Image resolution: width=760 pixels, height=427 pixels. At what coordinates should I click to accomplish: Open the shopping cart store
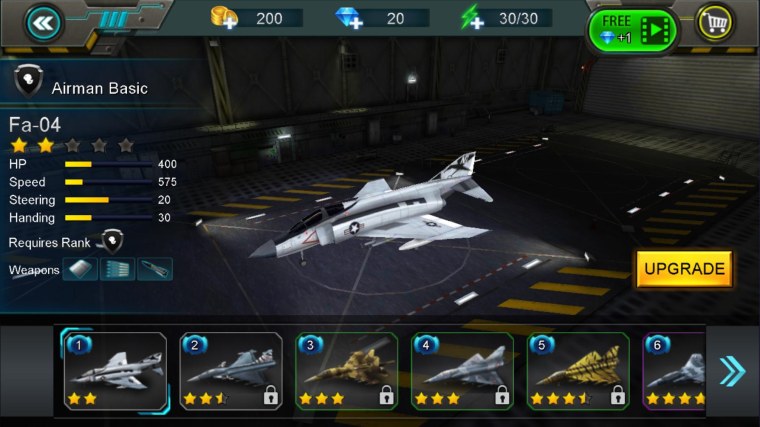716,23
